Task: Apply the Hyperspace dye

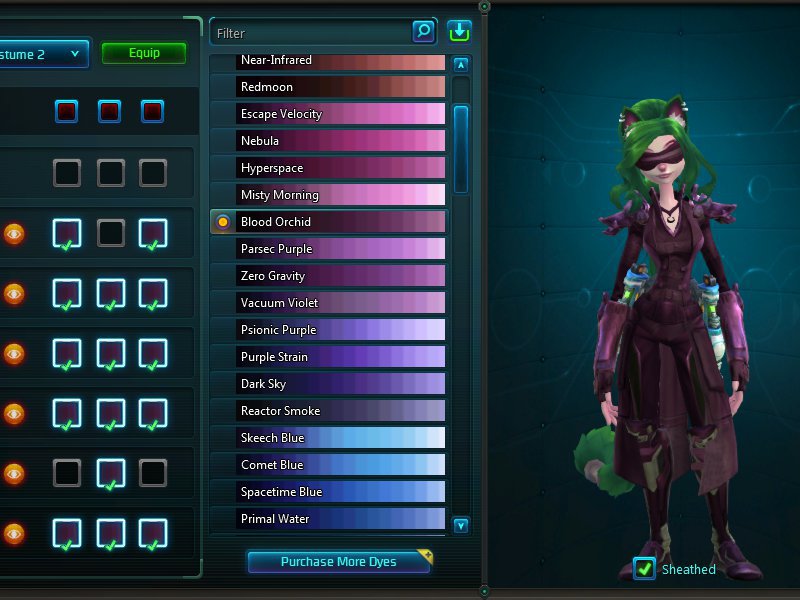Action: click(340, 168)
